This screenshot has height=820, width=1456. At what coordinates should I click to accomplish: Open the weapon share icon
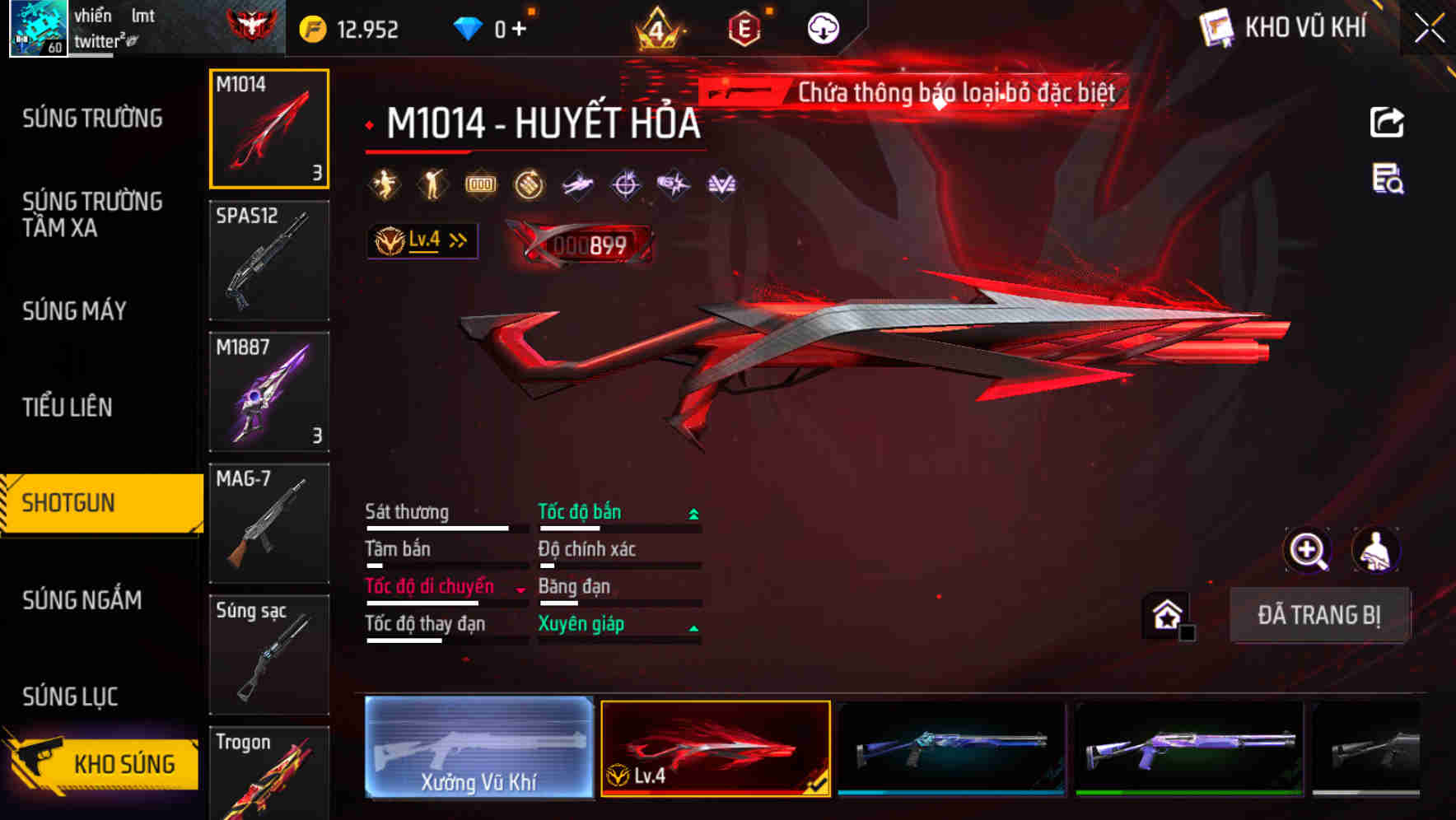1387,122
